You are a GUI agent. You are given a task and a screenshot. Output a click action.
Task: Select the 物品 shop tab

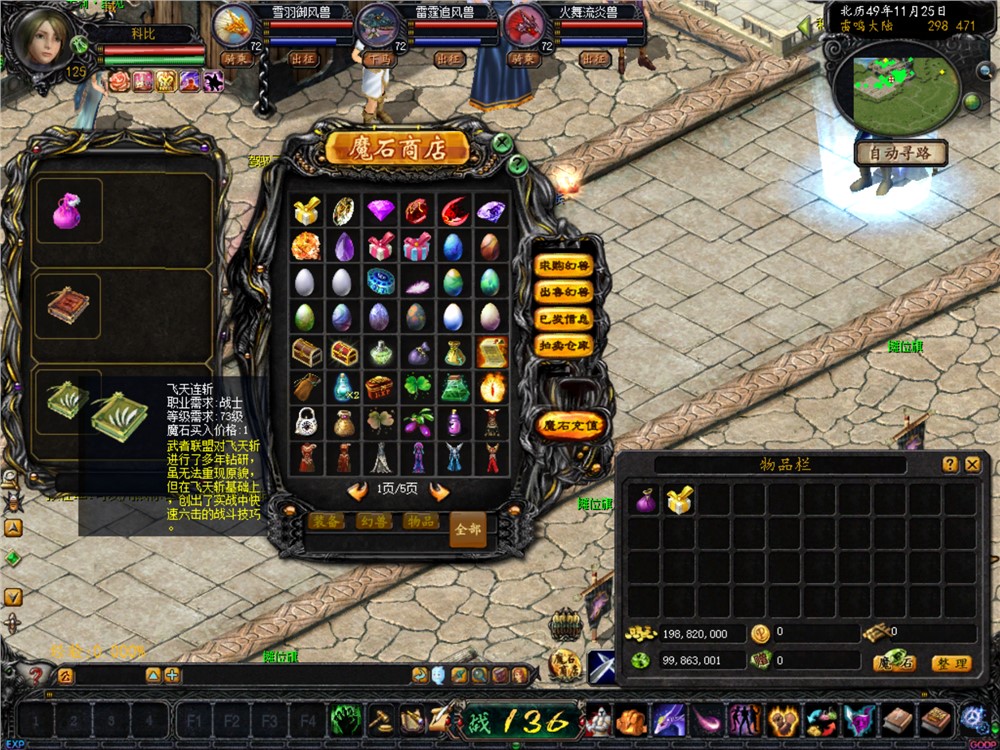pyautogui.click(x=420, y=522)
